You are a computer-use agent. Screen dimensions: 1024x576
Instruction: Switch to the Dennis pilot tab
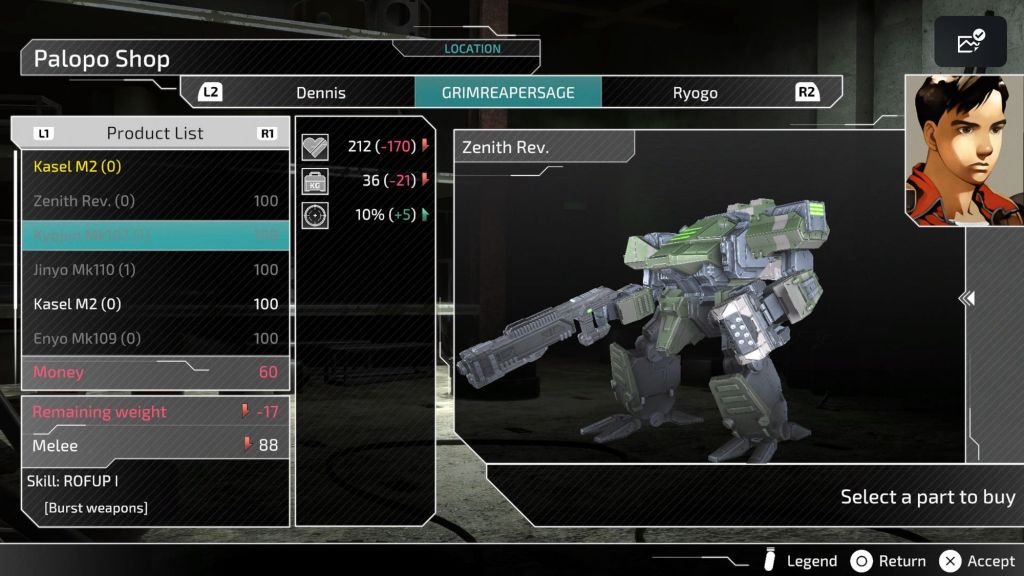[x=320, y=93]
